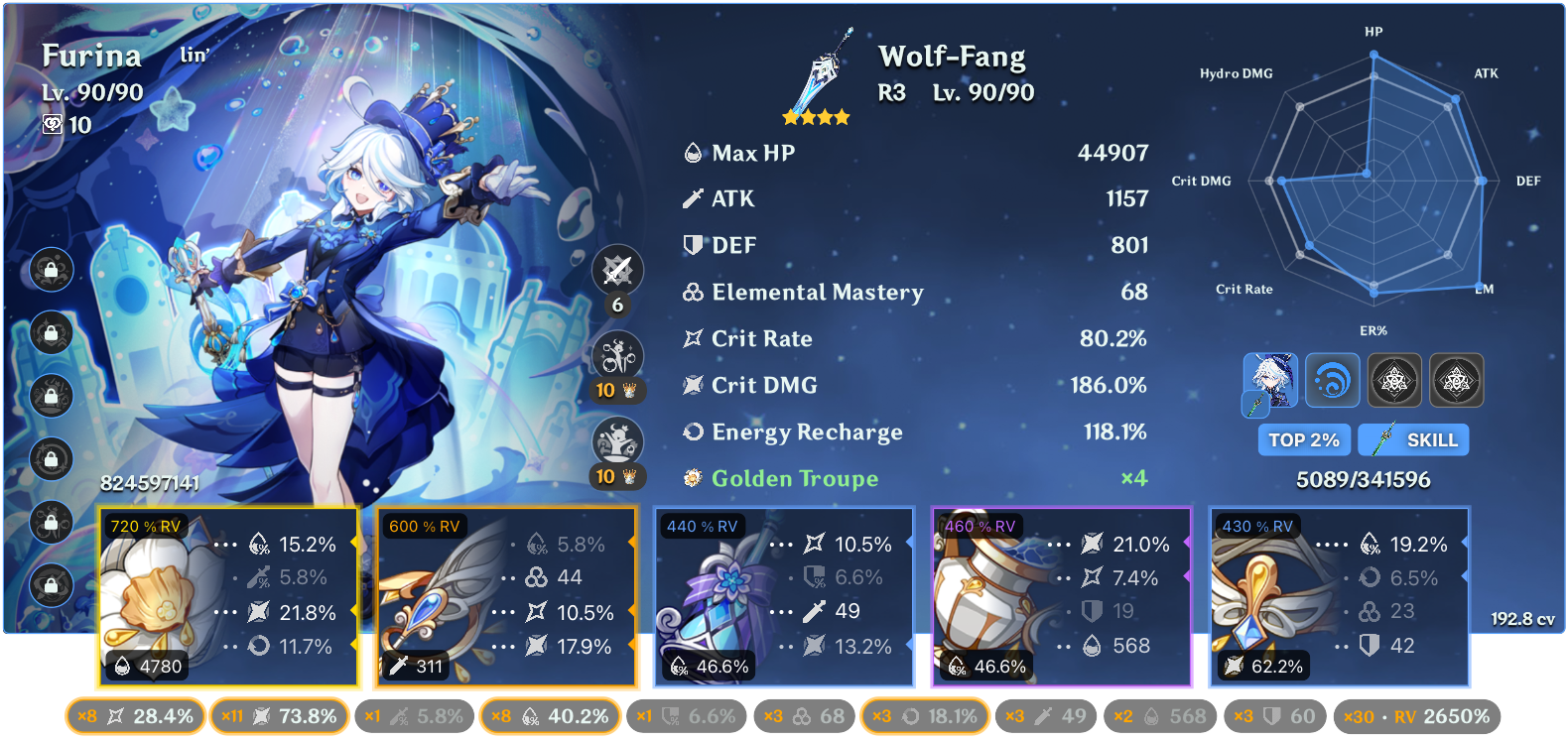This screenshot has height=741, width=1568.
Task: Click the x8 40.2% HP roll badge
Action: 550,714
